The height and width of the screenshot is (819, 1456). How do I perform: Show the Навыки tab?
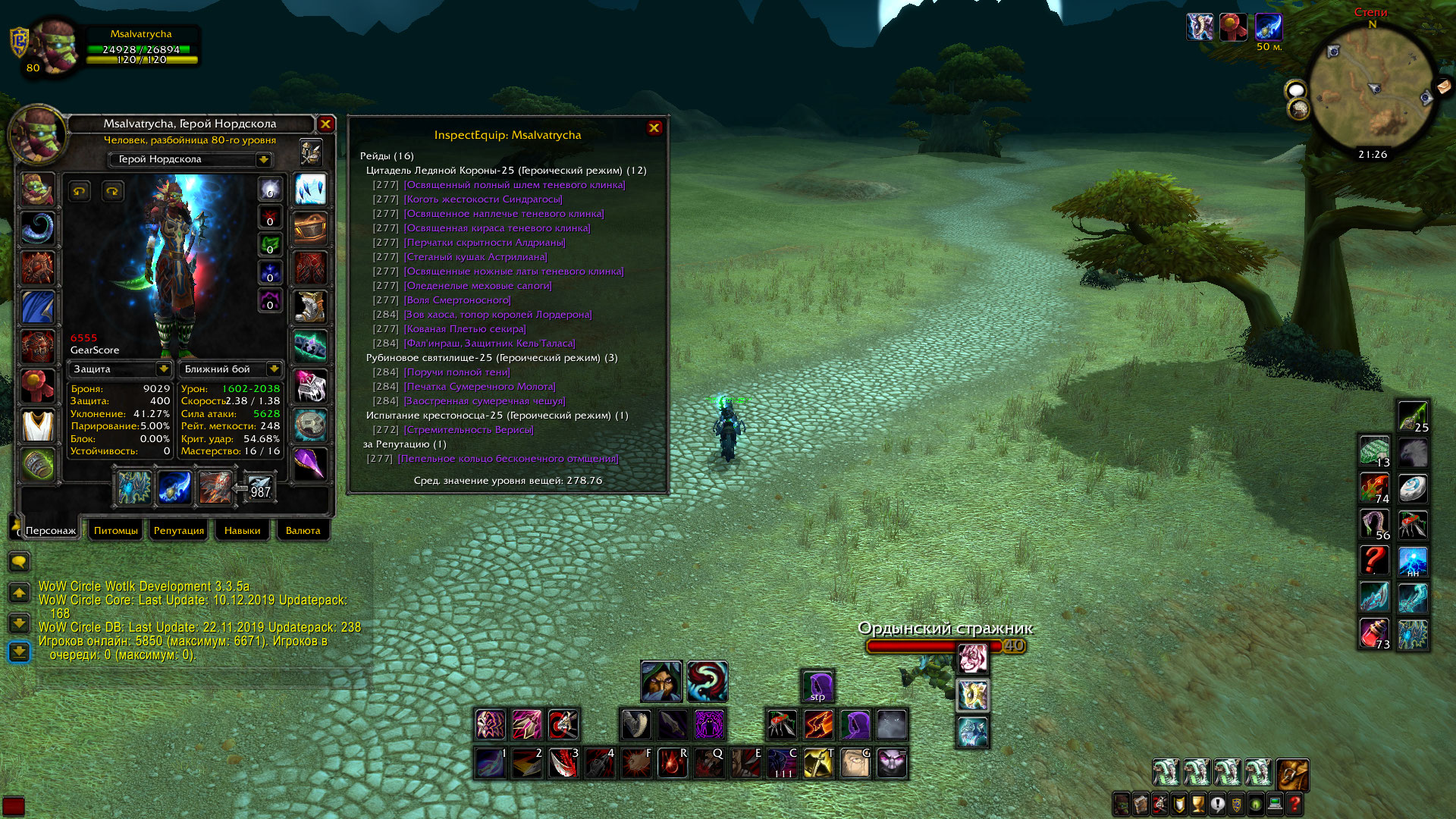pyautogui.click(x=242, y=530)
